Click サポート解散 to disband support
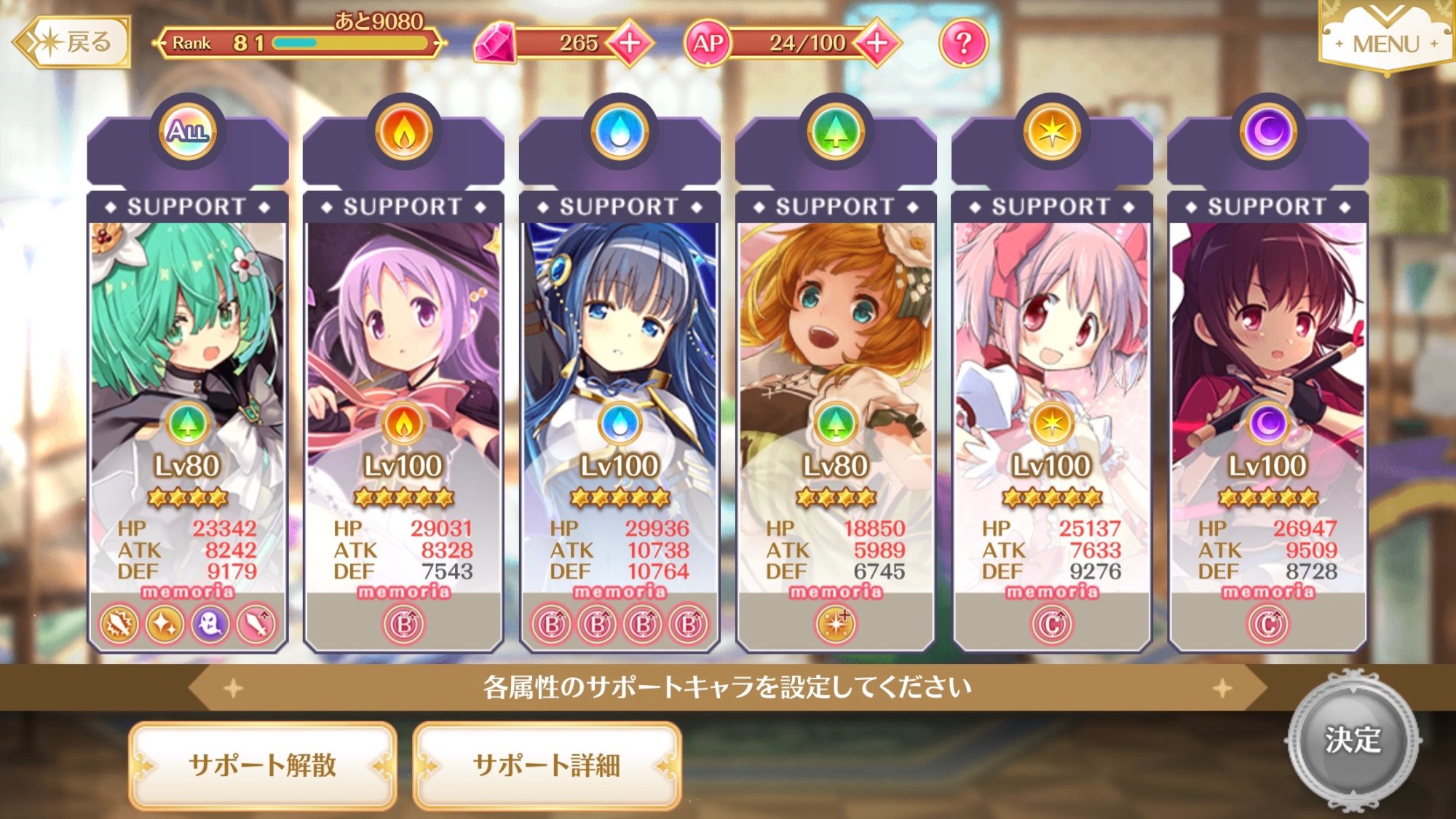Viewport: 1456px width, 819px height. click(x=263, y=765)
